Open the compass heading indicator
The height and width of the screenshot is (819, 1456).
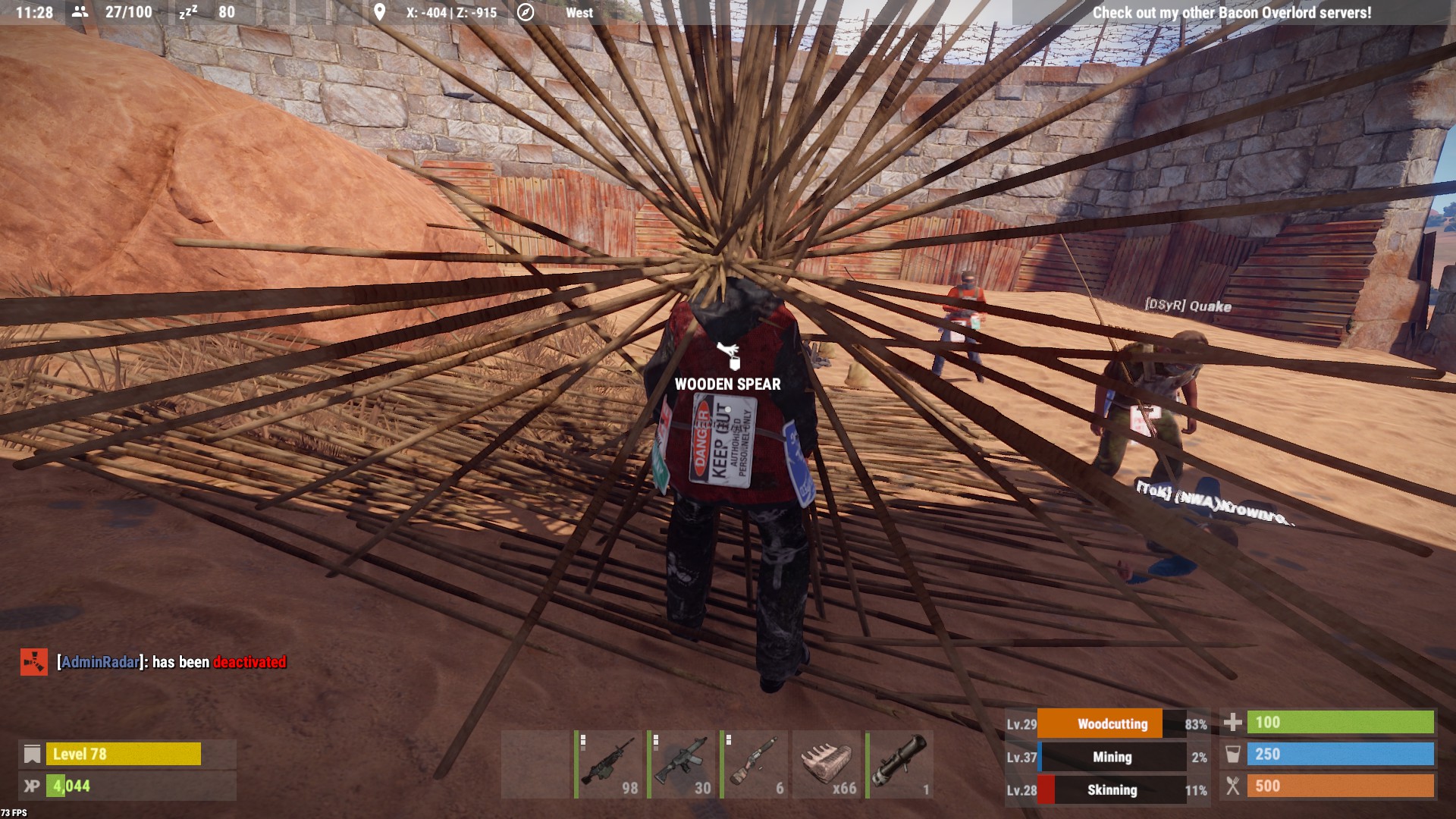pos(524,11)
